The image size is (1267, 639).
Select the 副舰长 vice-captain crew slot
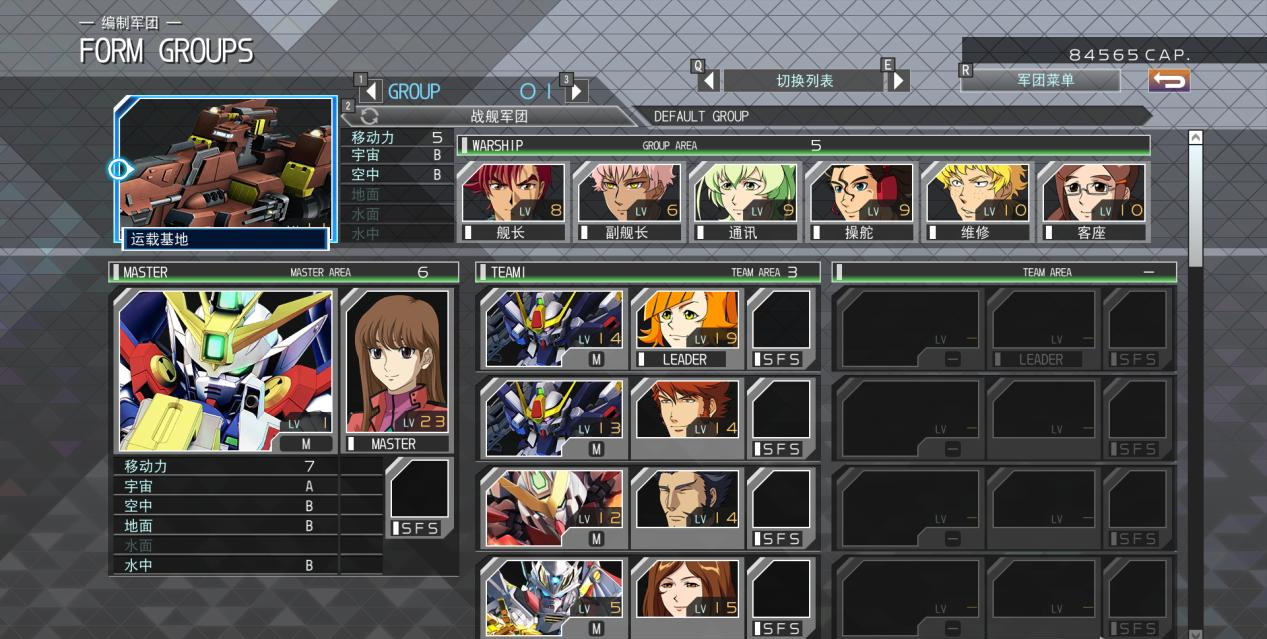point(629,201)
